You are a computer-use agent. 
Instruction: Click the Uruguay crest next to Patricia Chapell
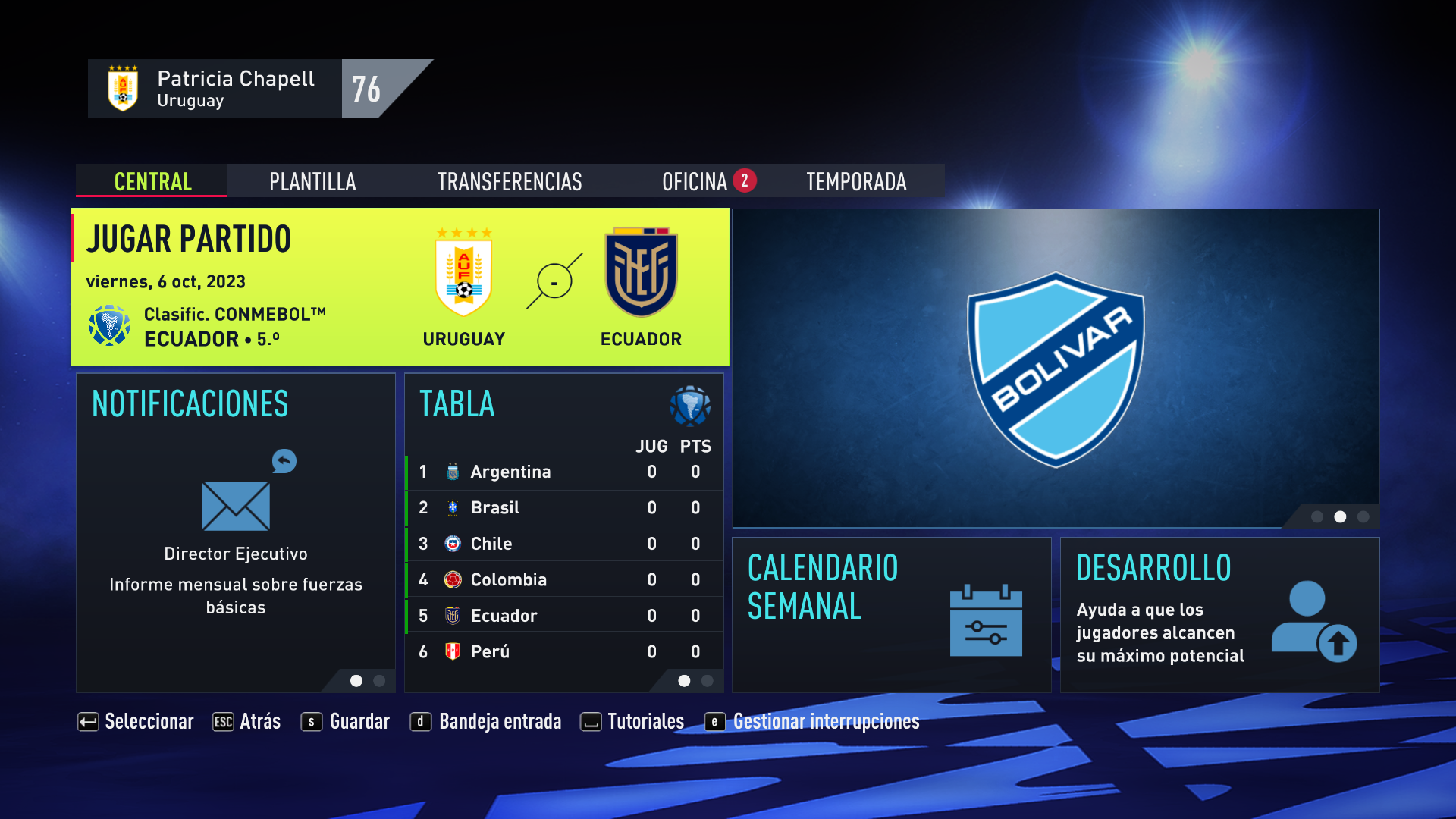coord(122,87)
